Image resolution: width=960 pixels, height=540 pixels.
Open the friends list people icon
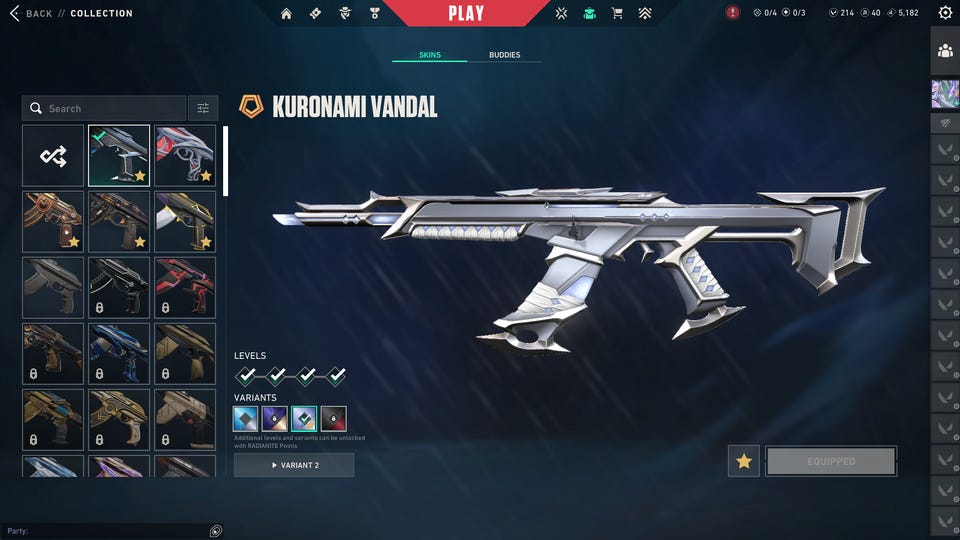click(945, 50)
